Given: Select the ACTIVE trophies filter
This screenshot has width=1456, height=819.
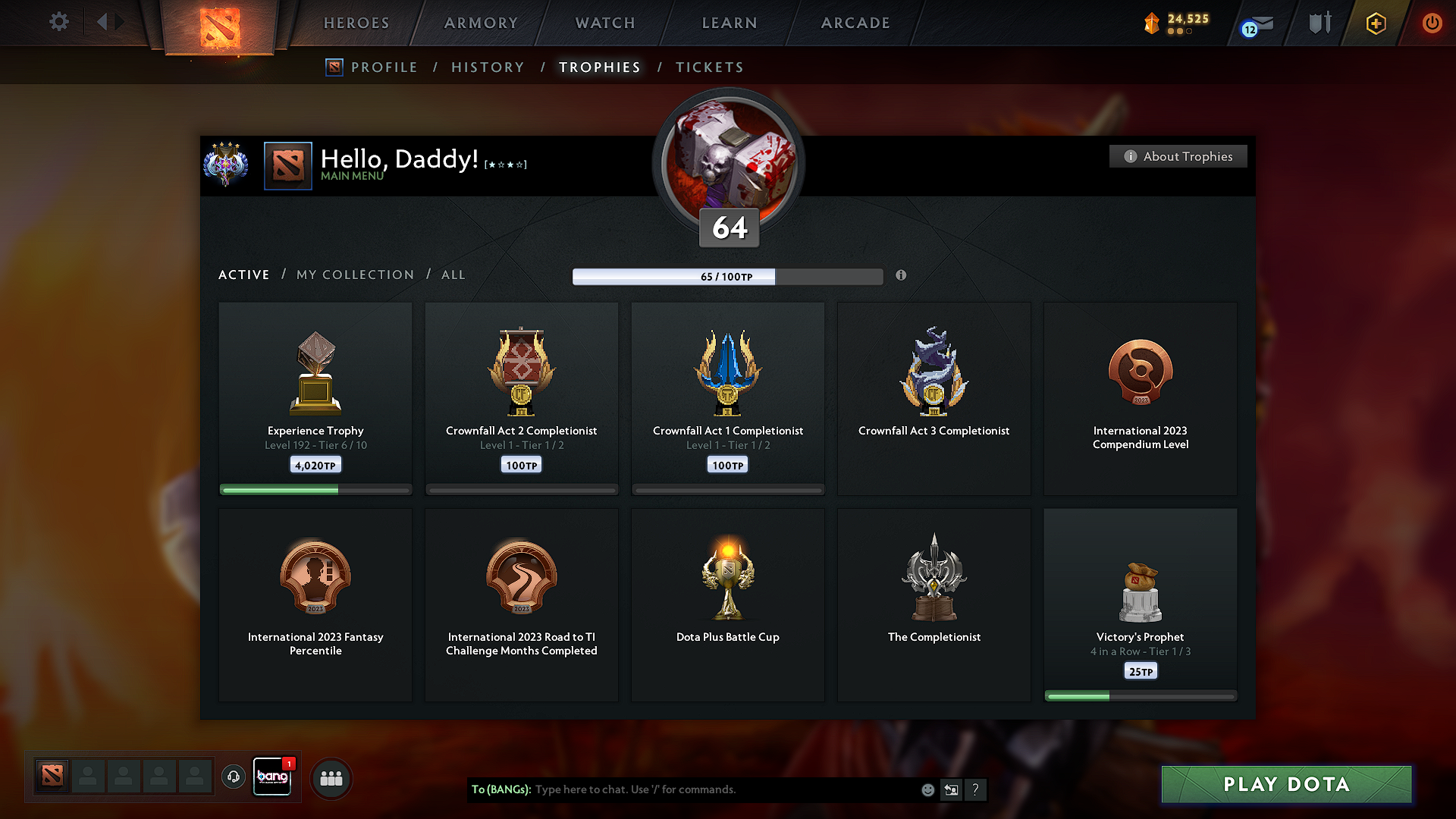Looking at the screenshot, I should pyautogui.click(x=243, y=275).
